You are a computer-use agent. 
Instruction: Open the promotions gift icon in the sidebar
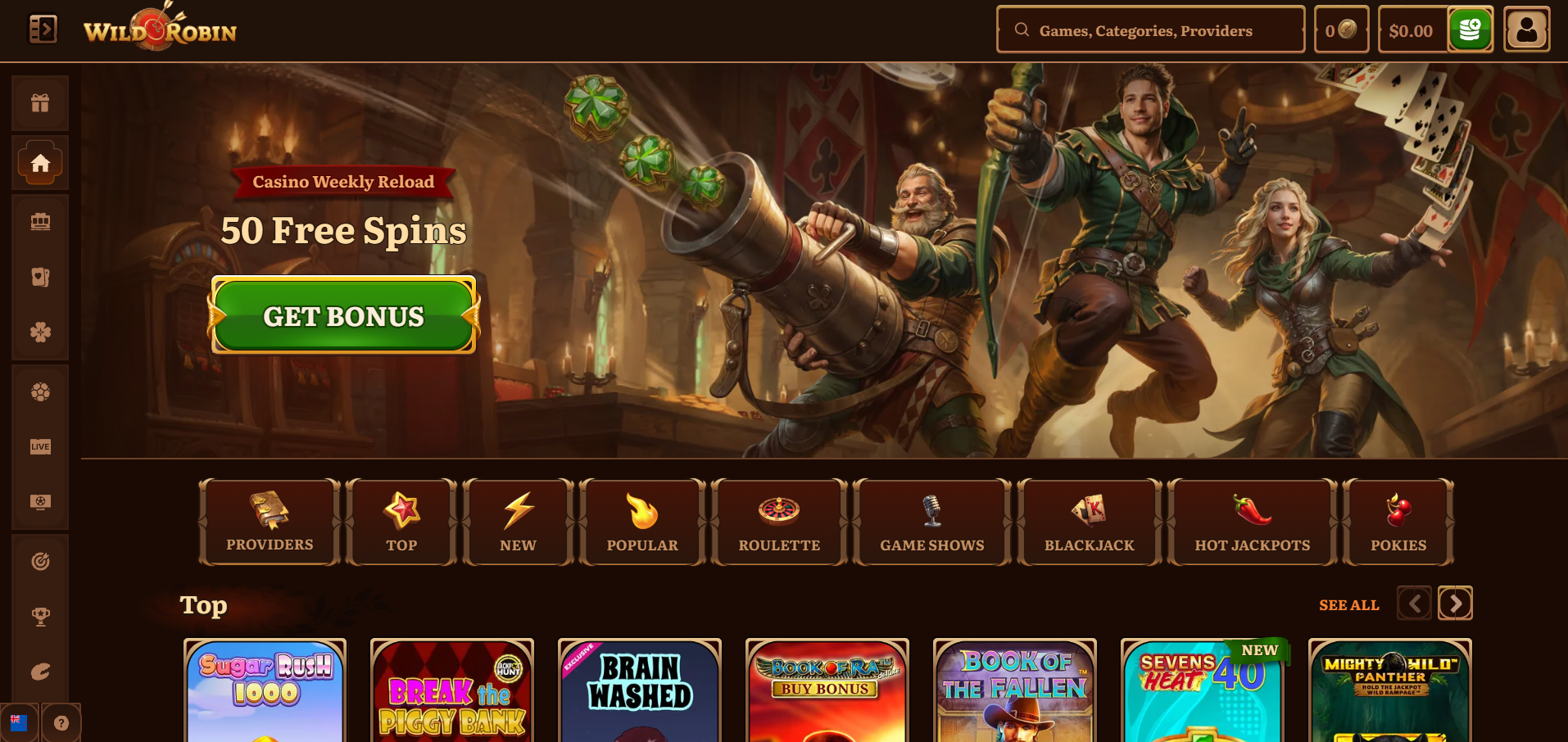click(x=40, y=102)
